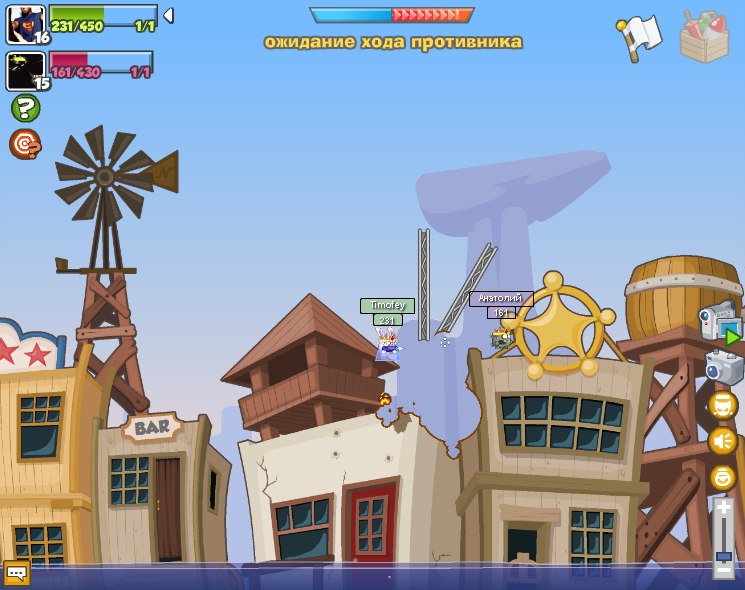
Task: Click the blue zoom slider handle
Action: (723, 555)
